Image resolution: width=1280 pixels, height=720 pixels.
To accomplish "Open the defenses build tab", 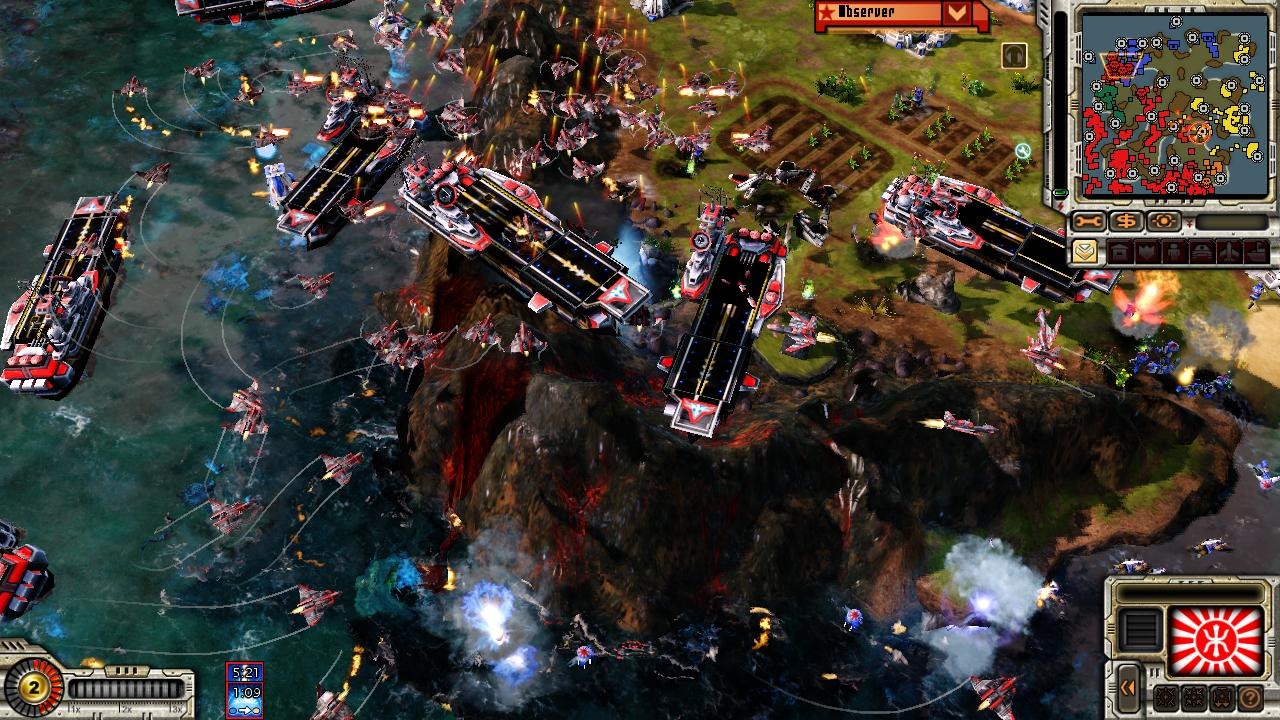I will (x=1145, y=251).
